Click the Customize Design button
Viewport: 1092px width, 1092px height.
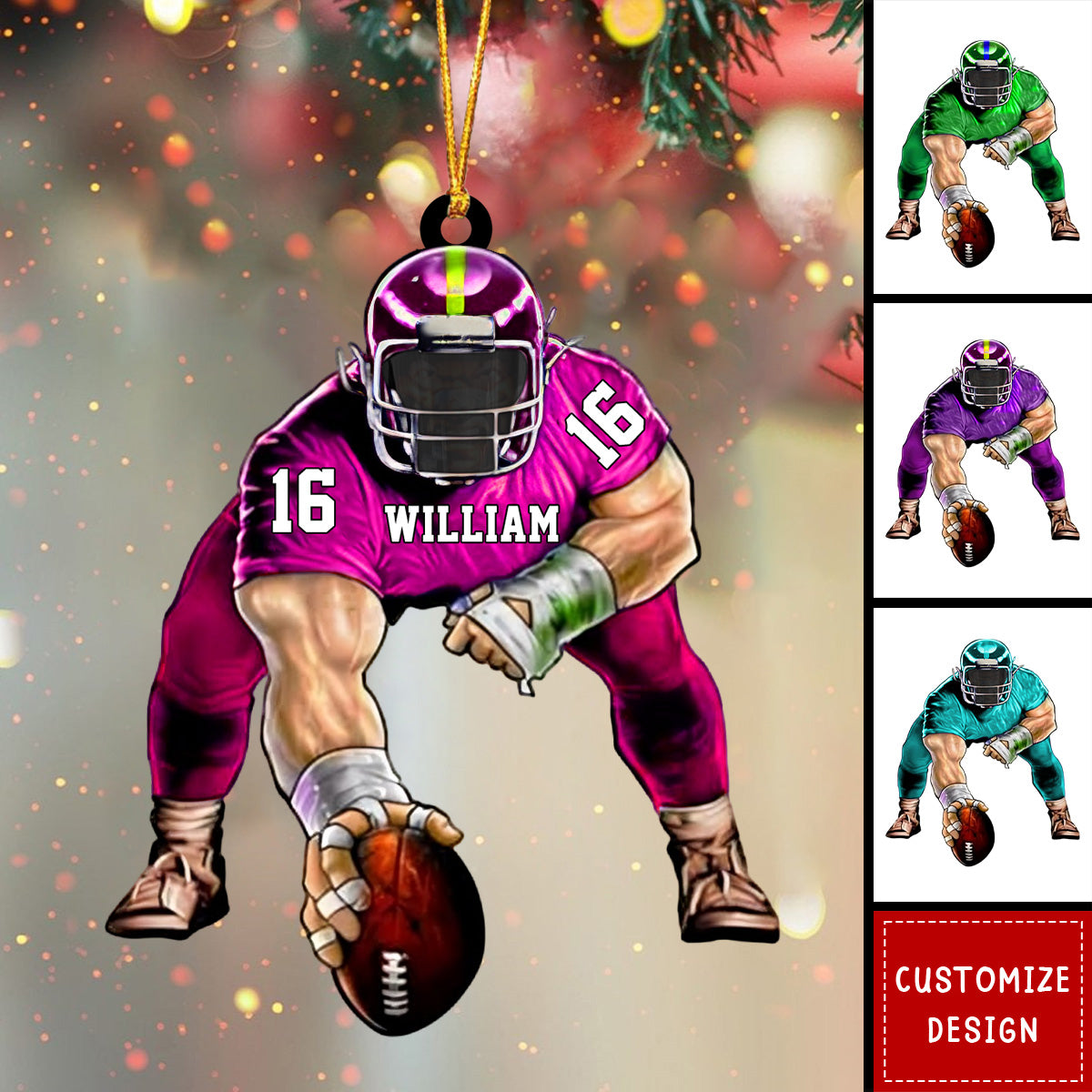[983, 1001]
